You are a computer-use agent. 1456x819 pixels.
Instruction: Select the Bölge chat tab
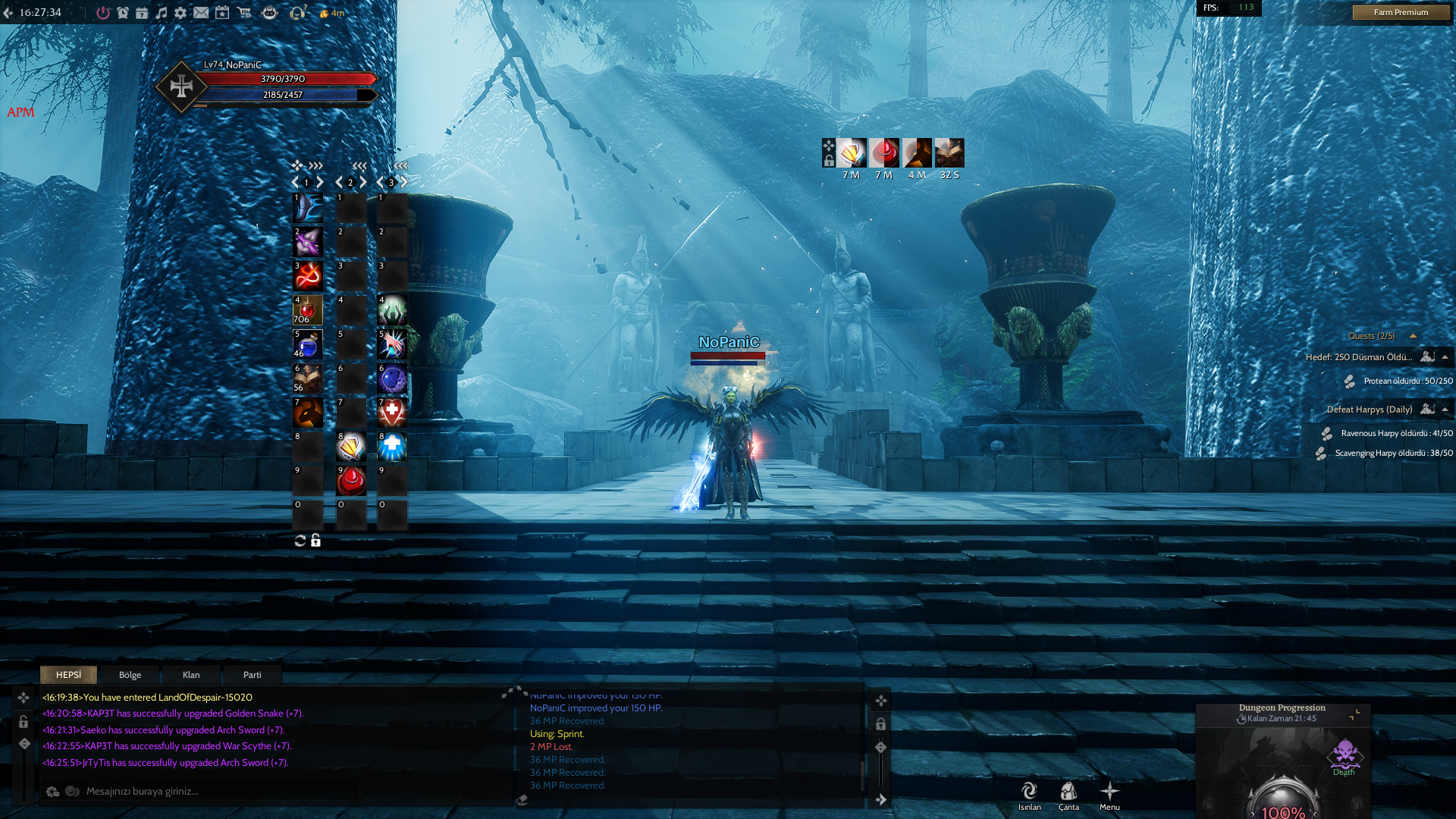(130, 675)
